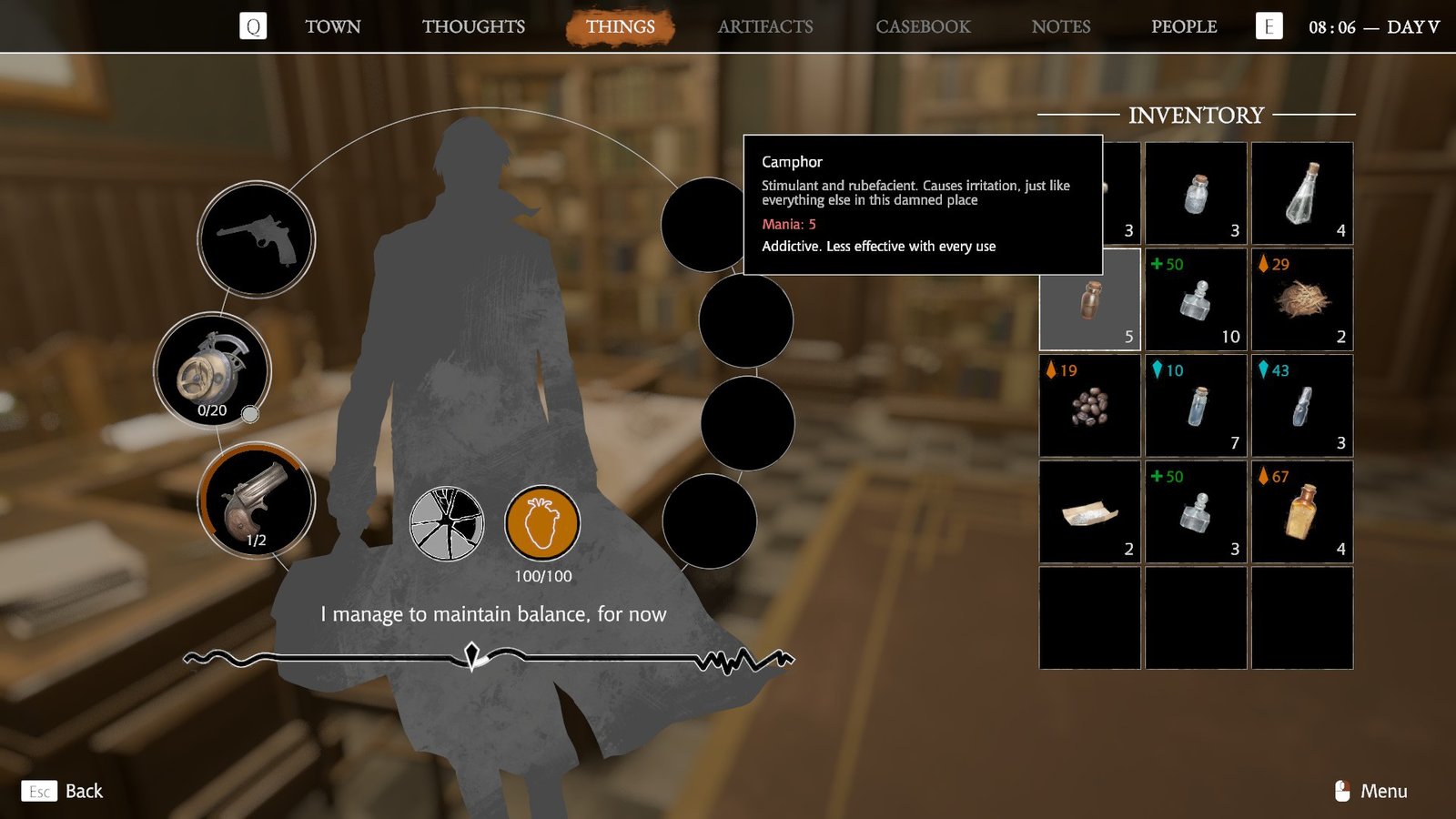Open the Artifacts tab

click(765, 26)
